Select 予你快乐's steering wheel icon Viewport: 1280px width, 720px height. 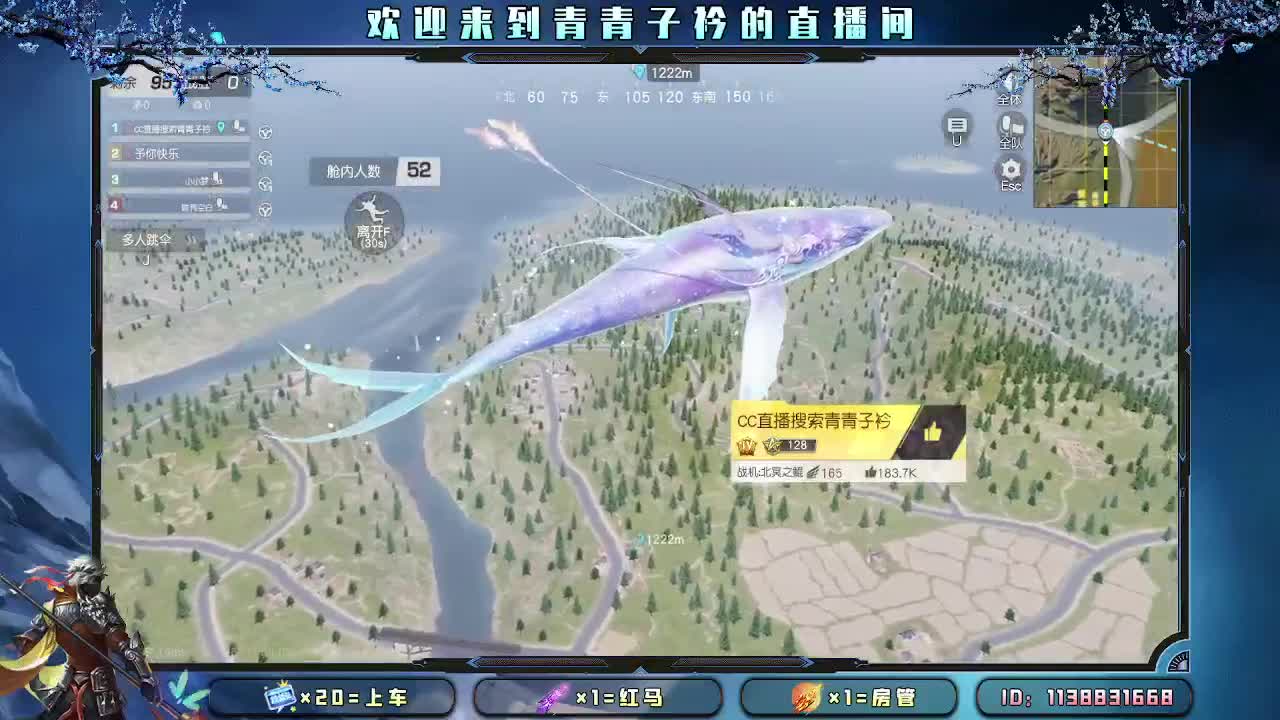[265, 157]
